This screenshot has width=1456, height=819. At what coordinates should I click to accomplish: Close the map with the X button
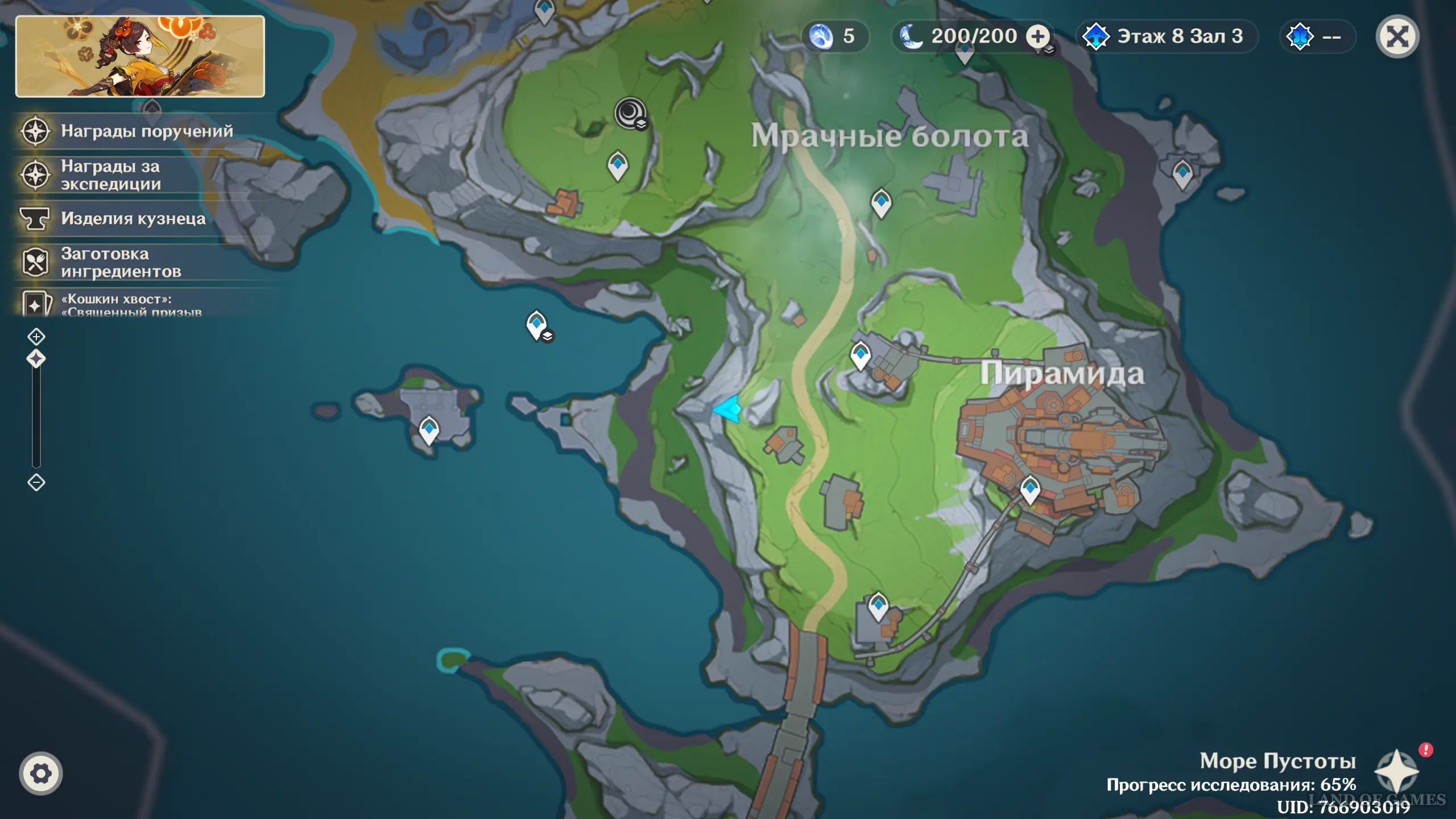coord(1397,37)
